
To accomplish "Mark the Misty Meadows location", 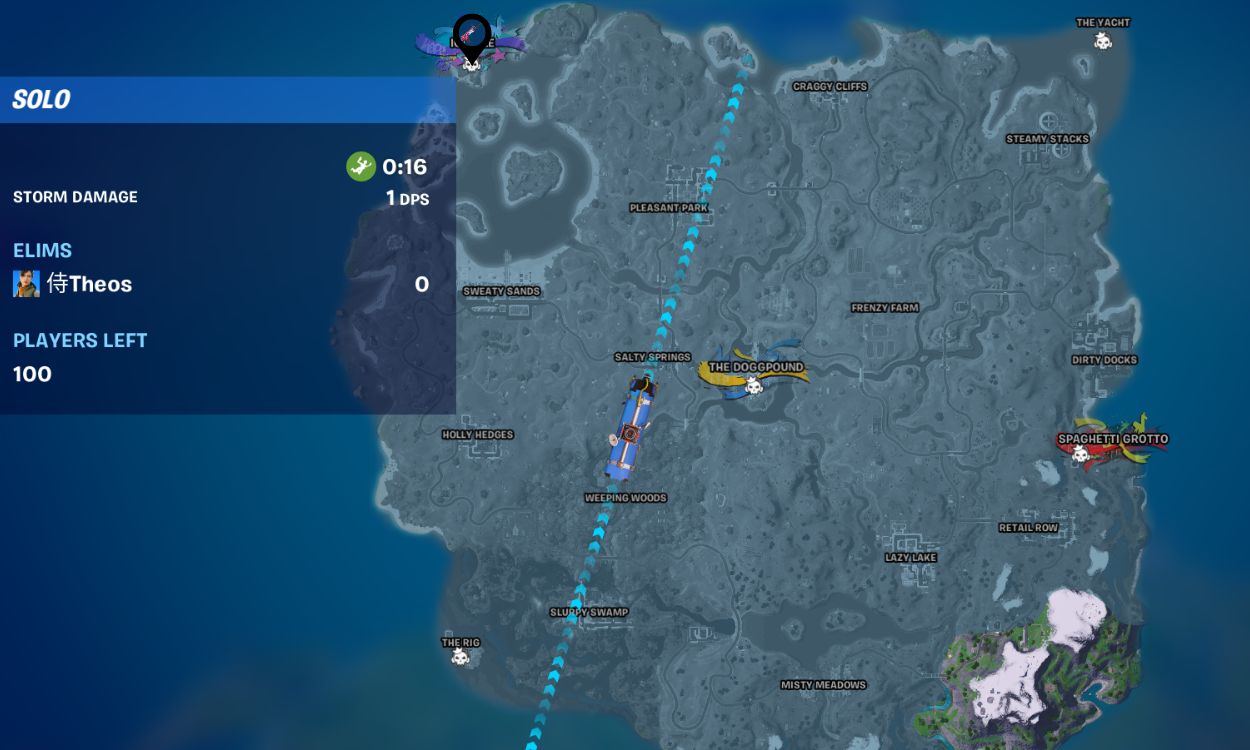I will 823,686.
